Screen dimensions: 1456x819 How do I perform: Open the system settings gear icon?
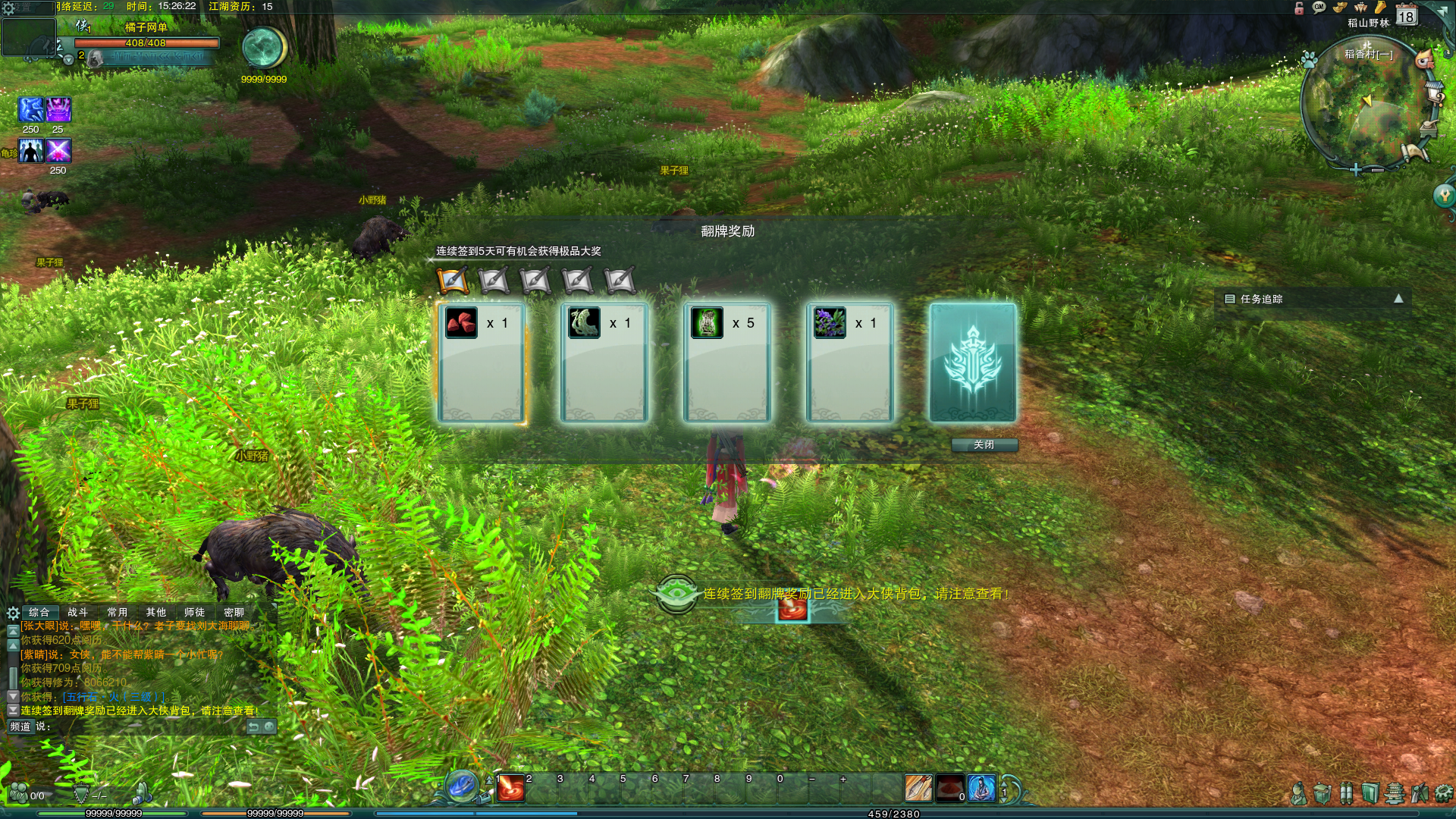click(x=8, y=8)
